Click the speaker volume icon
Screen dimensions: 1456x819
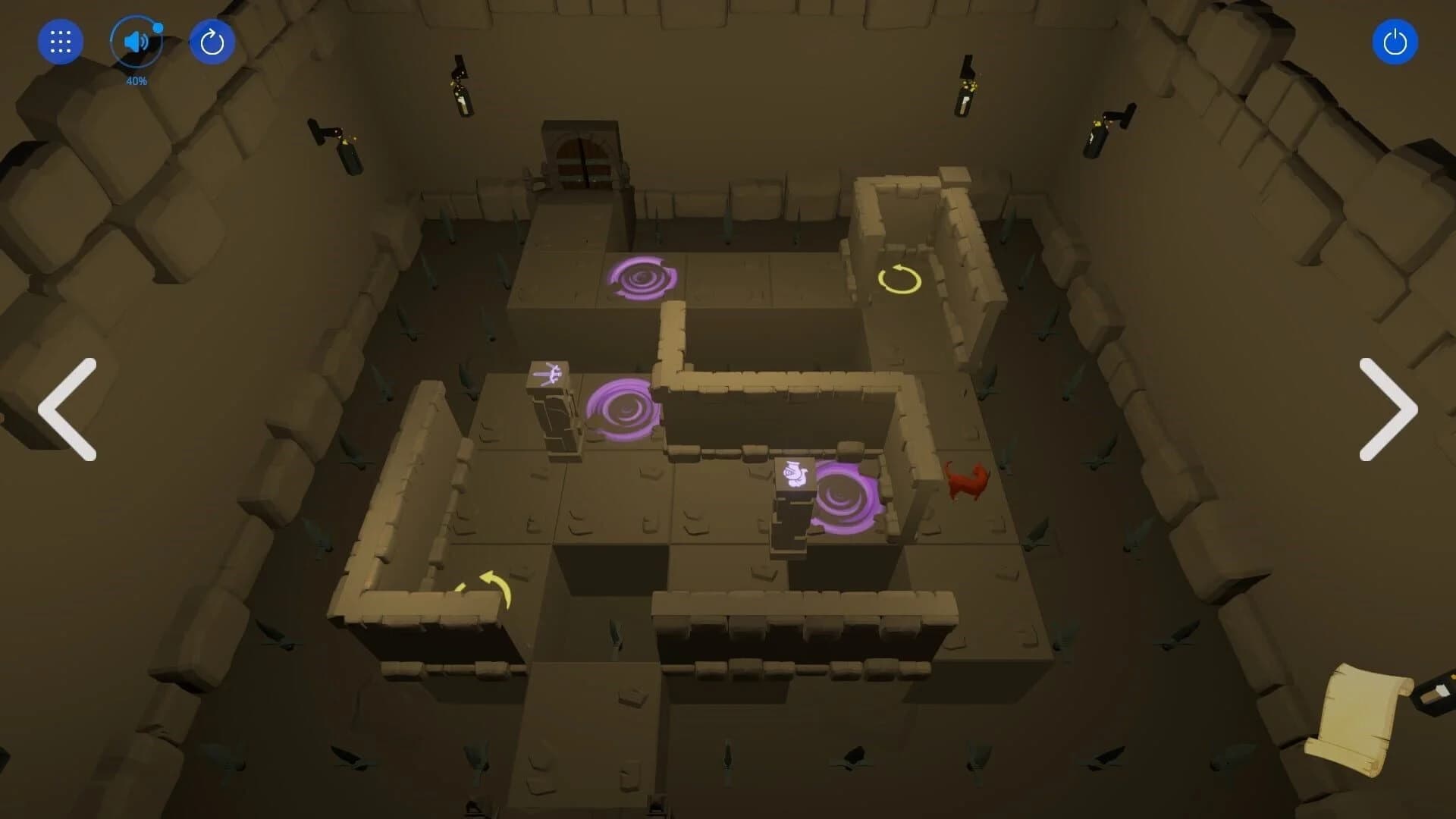click(135, 41)
